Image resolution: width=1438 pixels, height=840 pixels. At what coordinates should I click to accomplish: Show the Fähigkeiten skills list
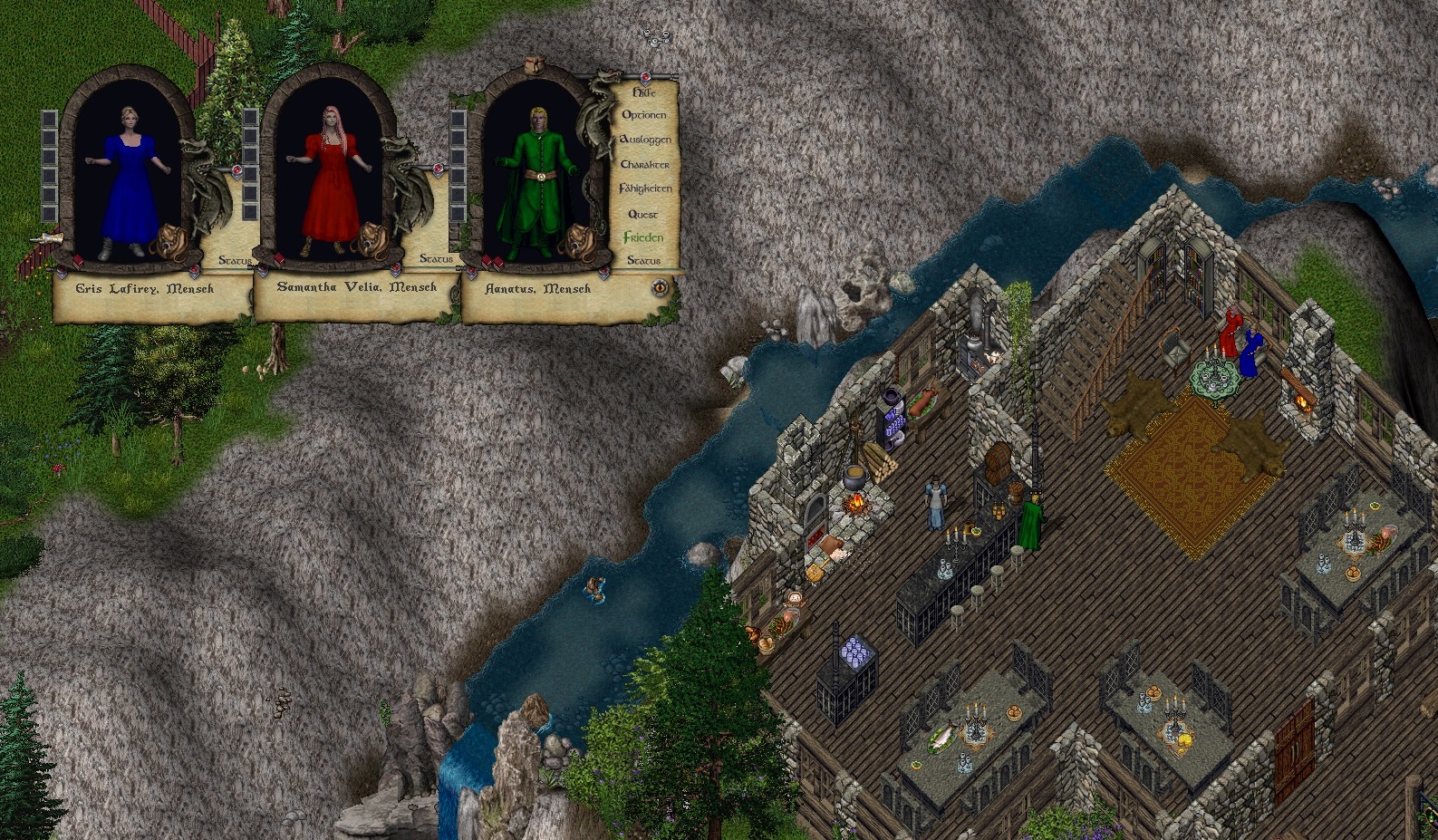pyautogui.click(x=644, y=188)
